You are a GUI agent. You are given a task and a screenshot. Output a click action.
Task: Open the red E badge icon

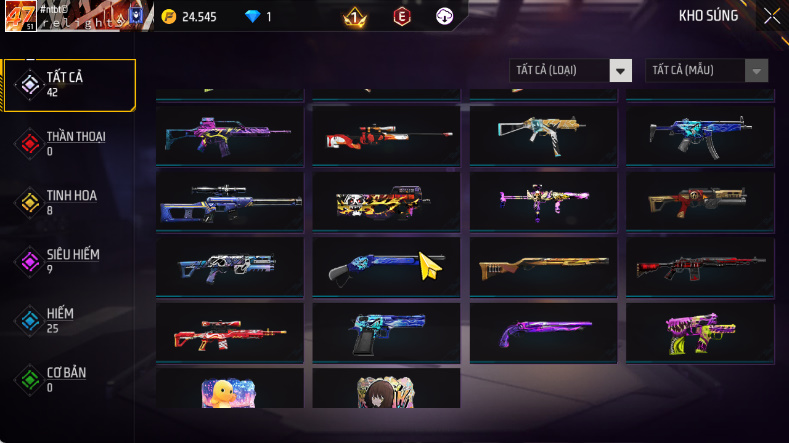tap(401, 16)
